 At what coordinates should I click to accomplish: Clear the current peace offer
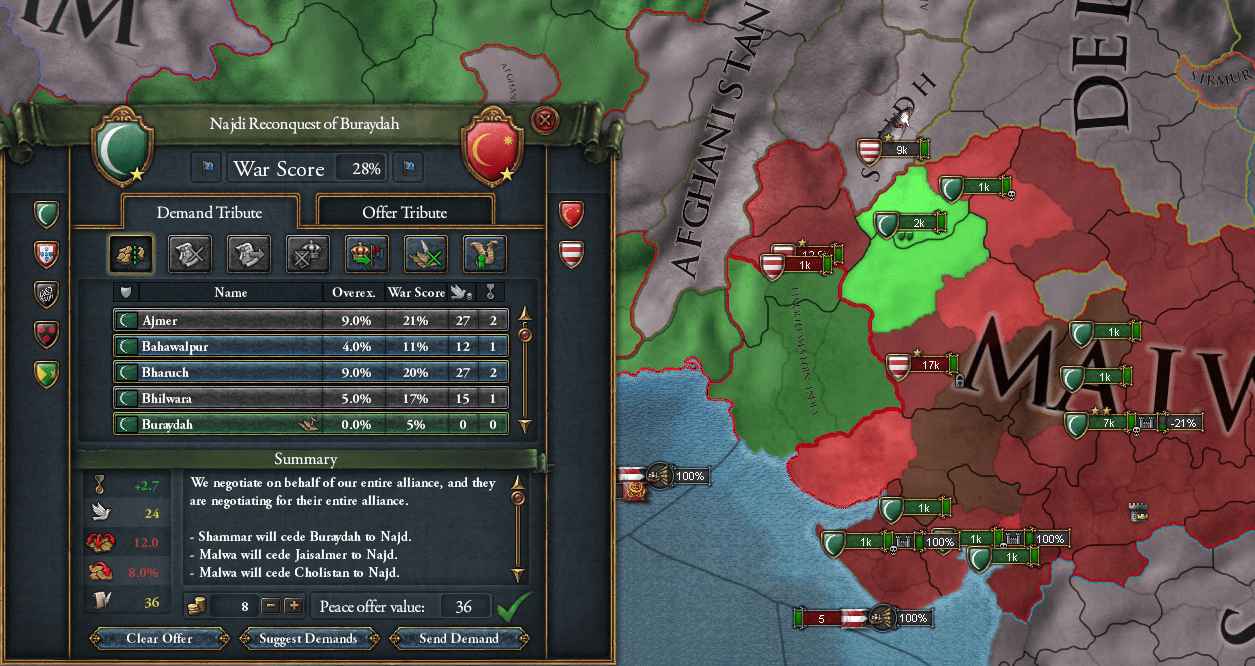coord(159,638)
